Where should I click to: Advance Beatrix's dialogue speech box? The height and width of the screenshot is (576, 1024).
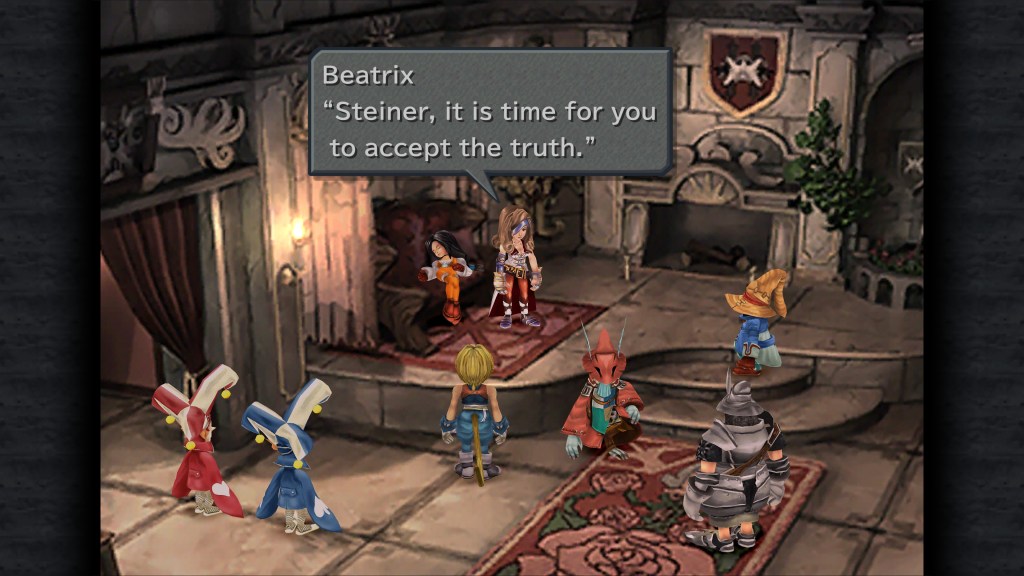(490, 112)
